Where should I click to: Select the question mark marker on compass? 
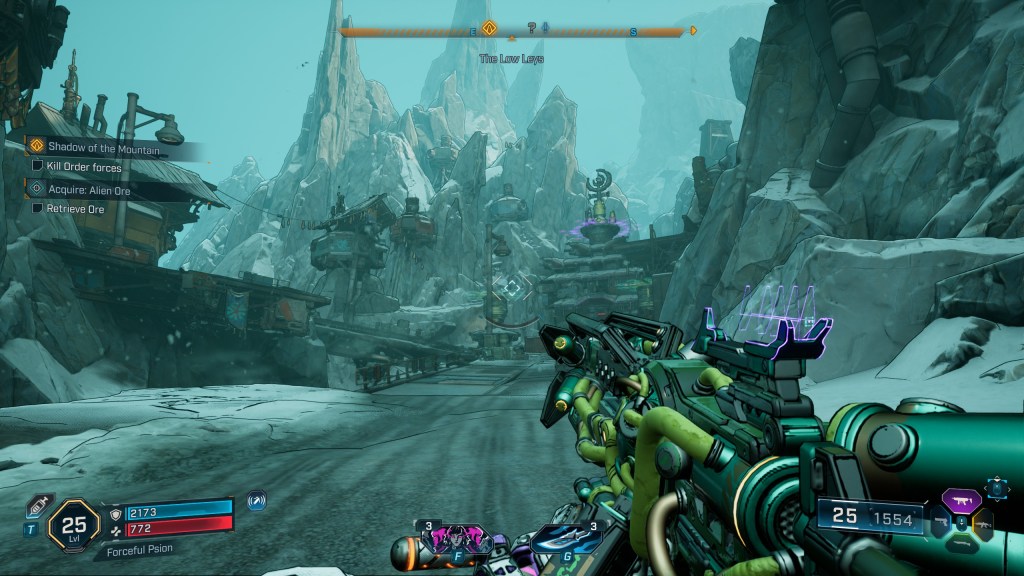[532, 28]
